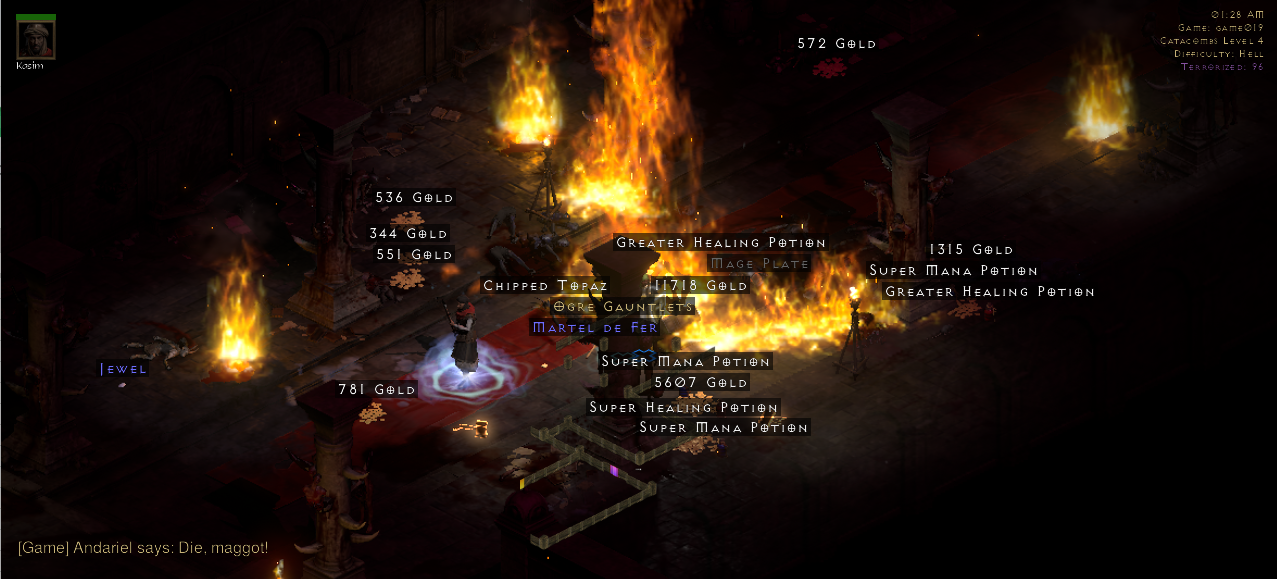Screen dimensions: 1277x579
Task: Pick up the Ogre Gauntlets label
Action: [x=622, y=307]
